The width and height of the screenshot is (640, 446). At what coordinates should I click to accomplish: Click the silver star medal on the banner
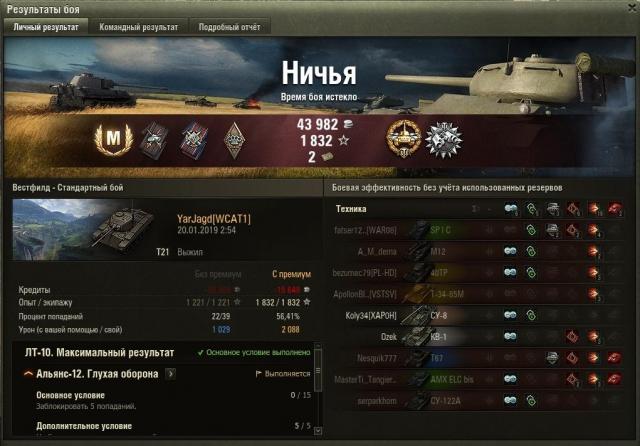point(442,138)
